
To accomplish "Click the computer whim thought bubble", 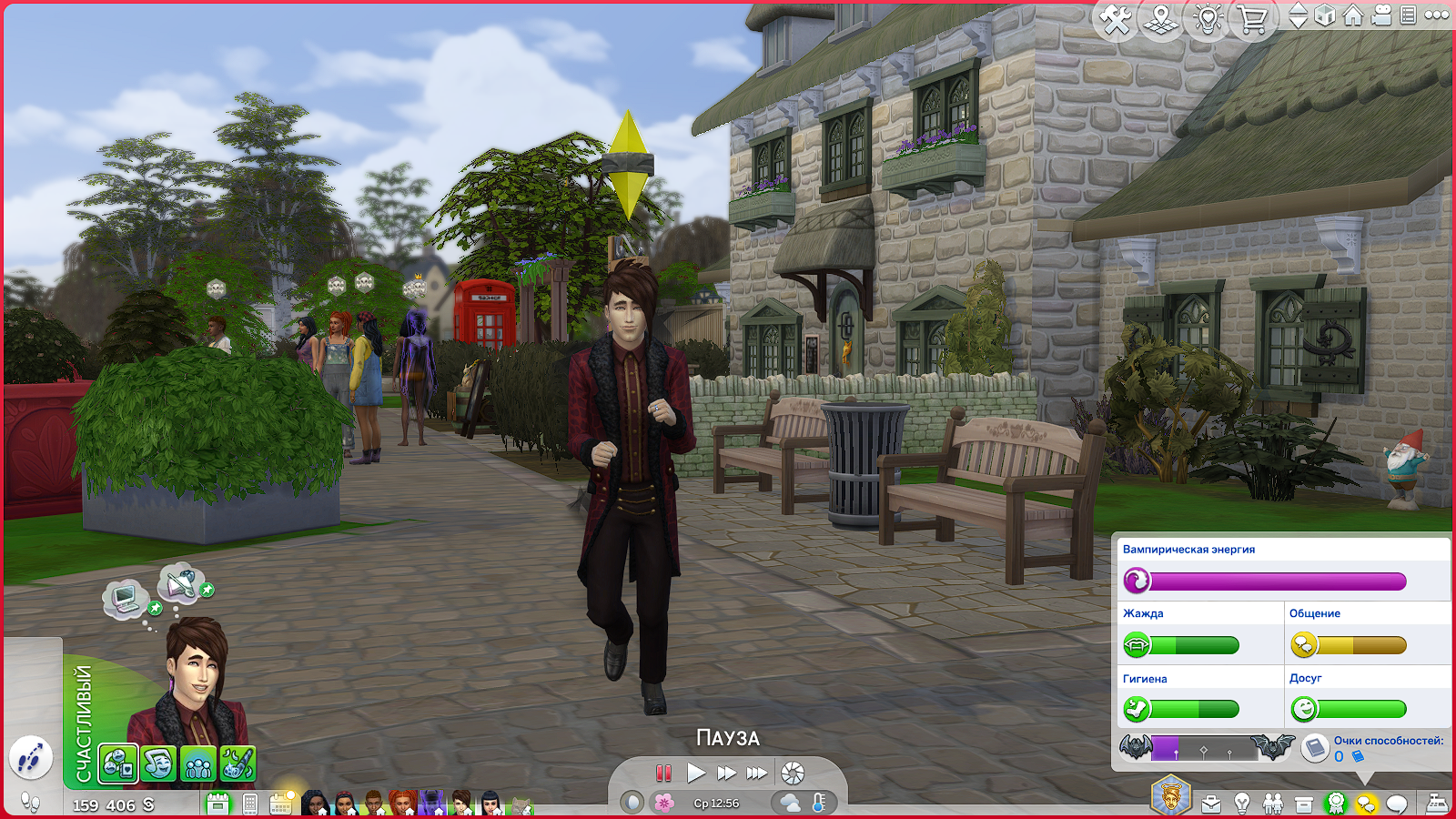I will (x=125, y=598).
